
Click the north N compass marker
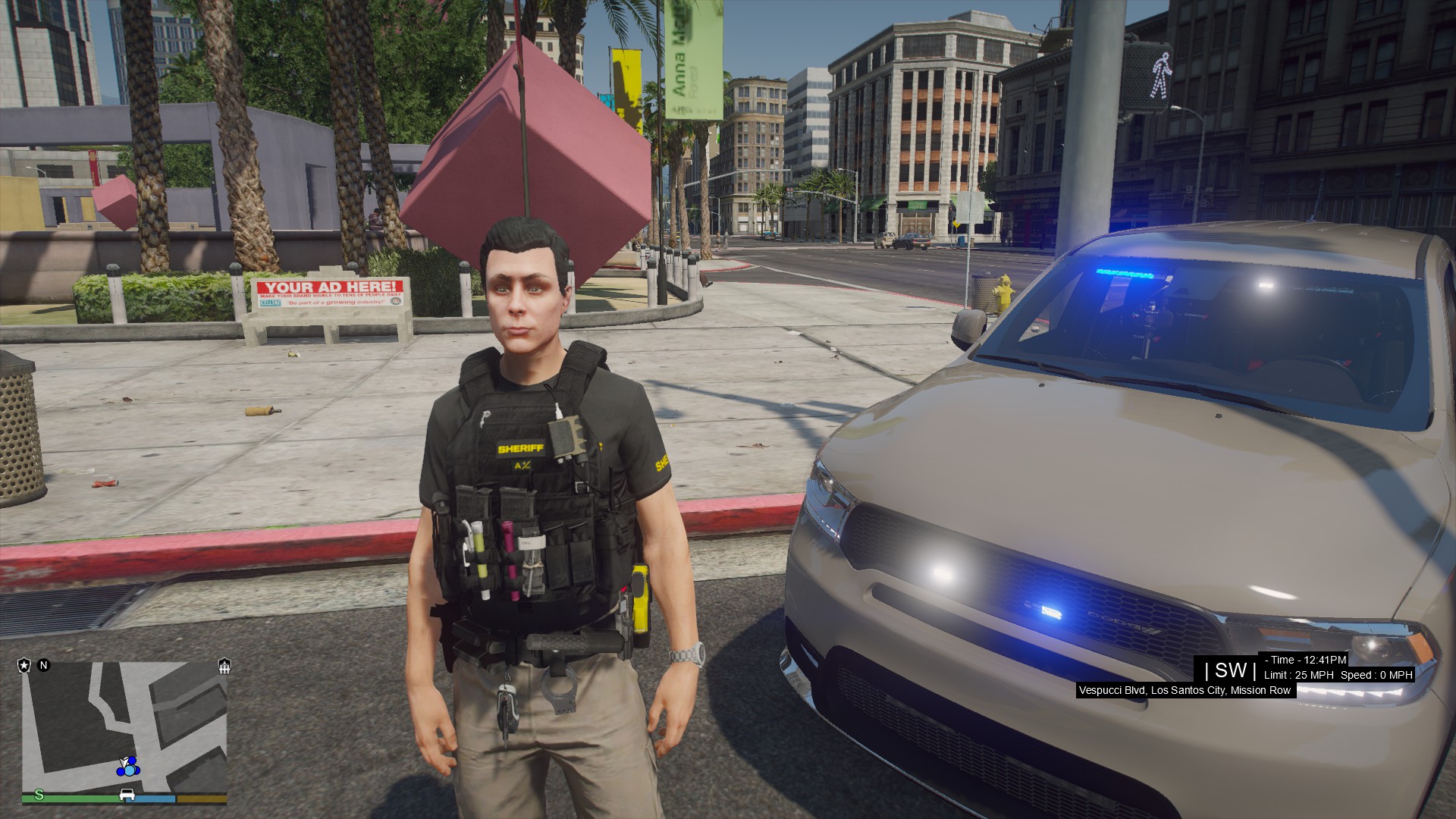click(x=44, y=666)
